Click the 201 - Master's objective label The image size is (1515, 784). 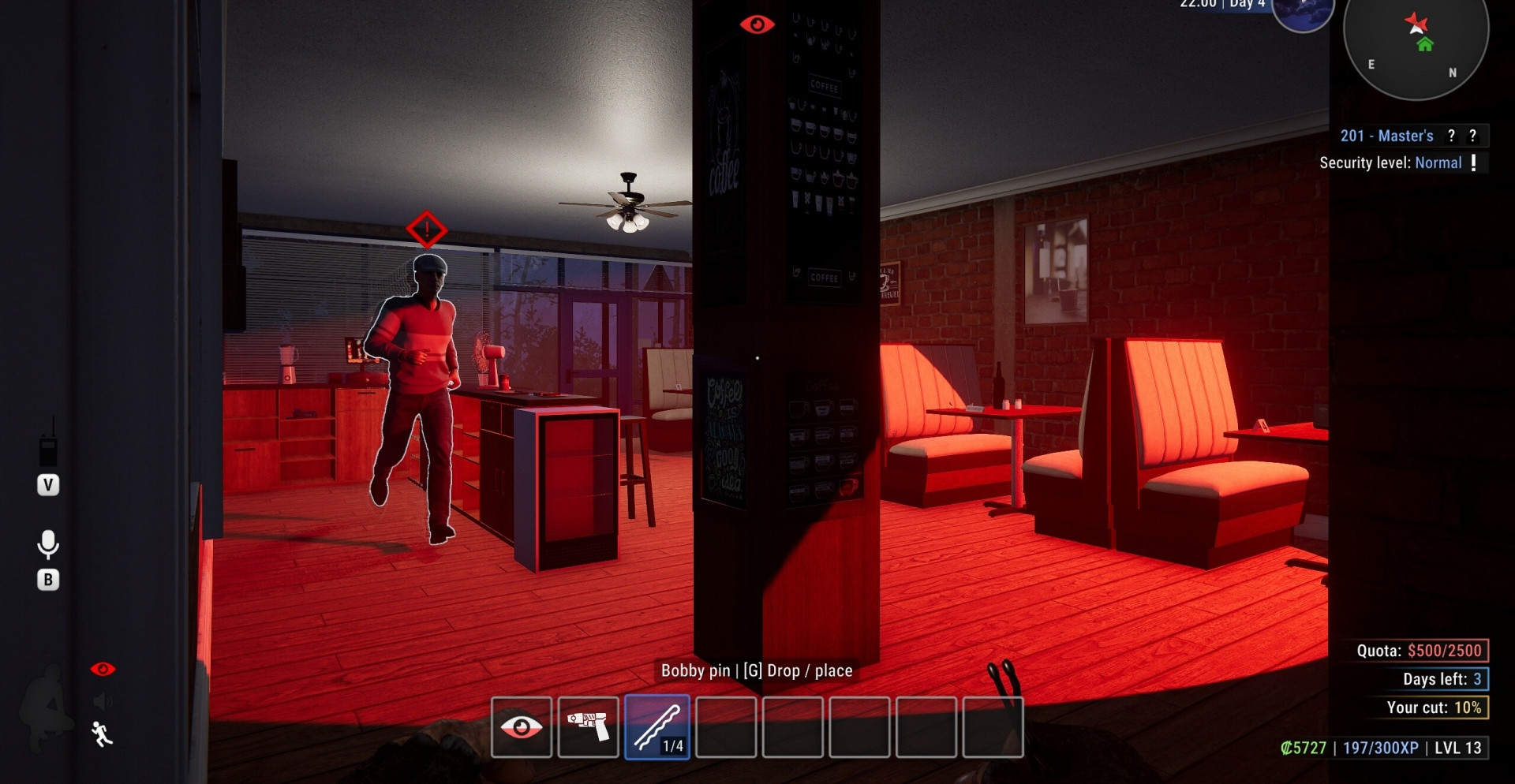[x=1386, y=136]
